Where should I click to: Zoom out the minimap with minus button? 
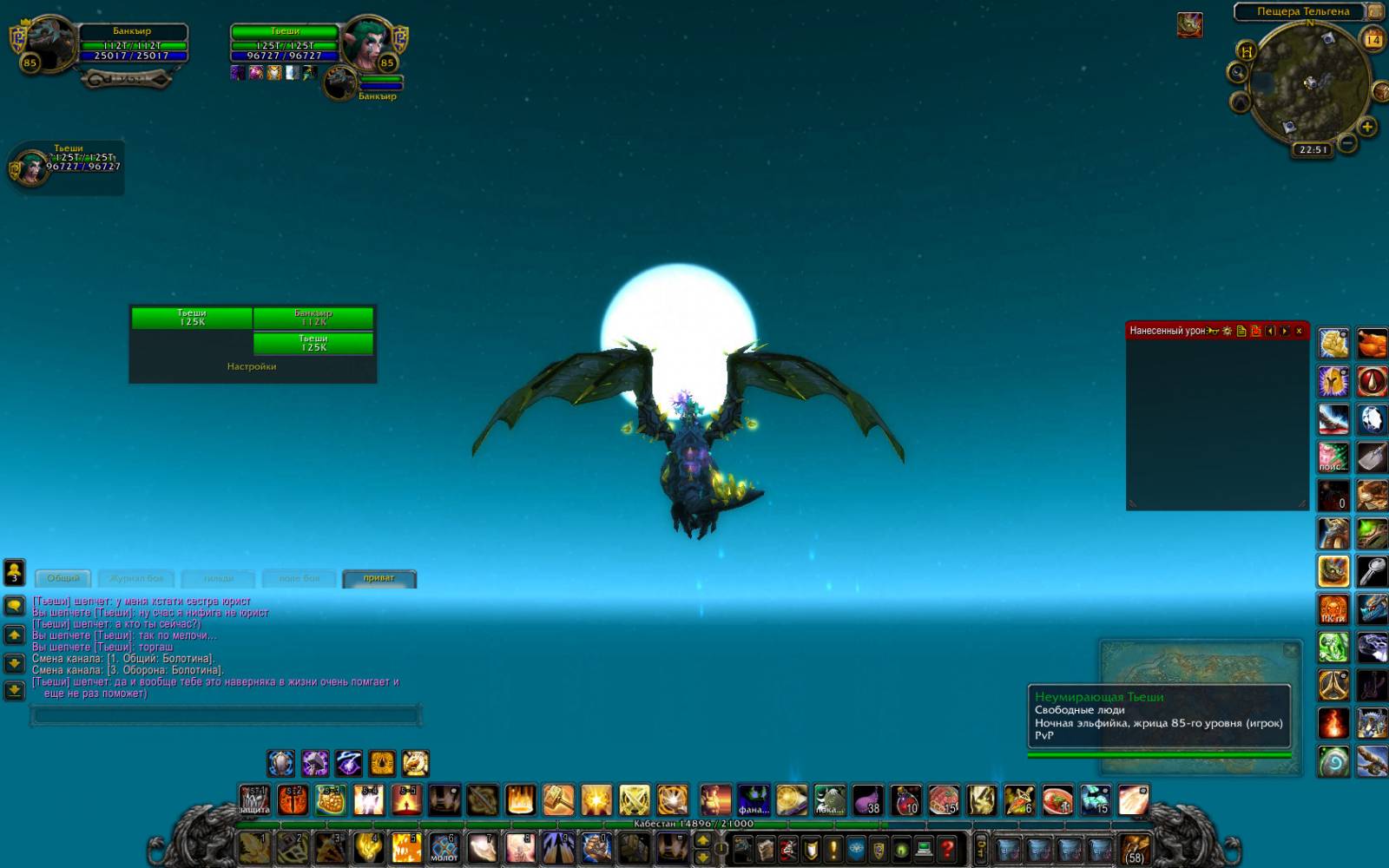click(x=1346, y=141)
